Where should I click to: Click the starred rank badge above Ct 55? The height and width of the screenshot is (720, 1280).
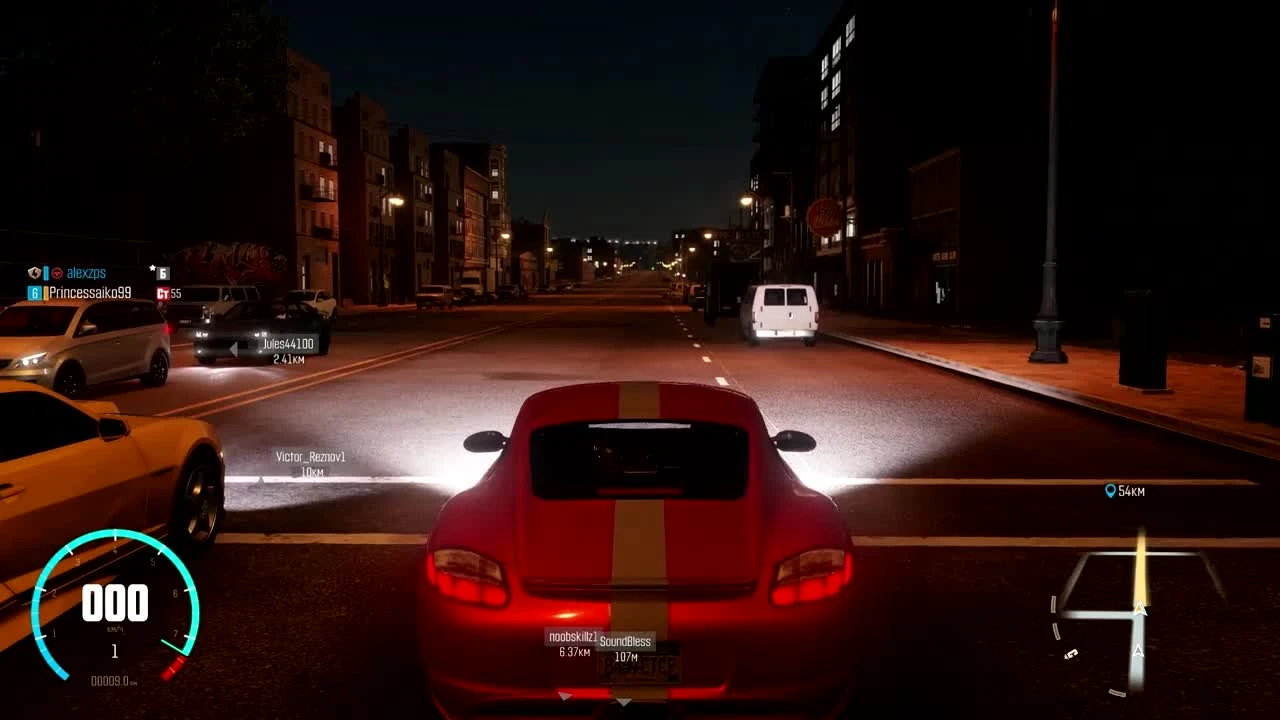[162, 273]
